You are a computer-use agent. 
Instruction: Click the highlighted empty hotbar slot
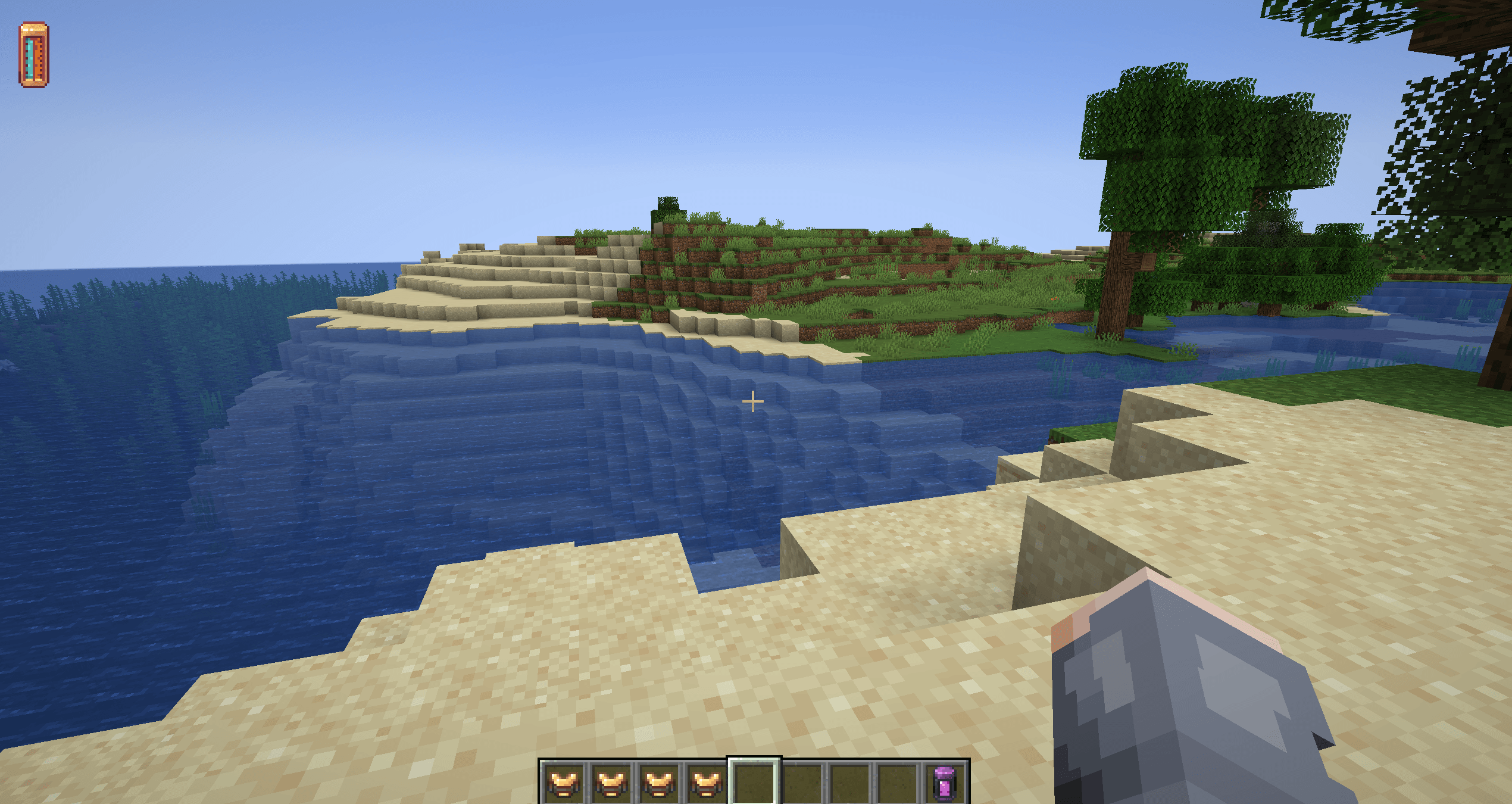754,782
